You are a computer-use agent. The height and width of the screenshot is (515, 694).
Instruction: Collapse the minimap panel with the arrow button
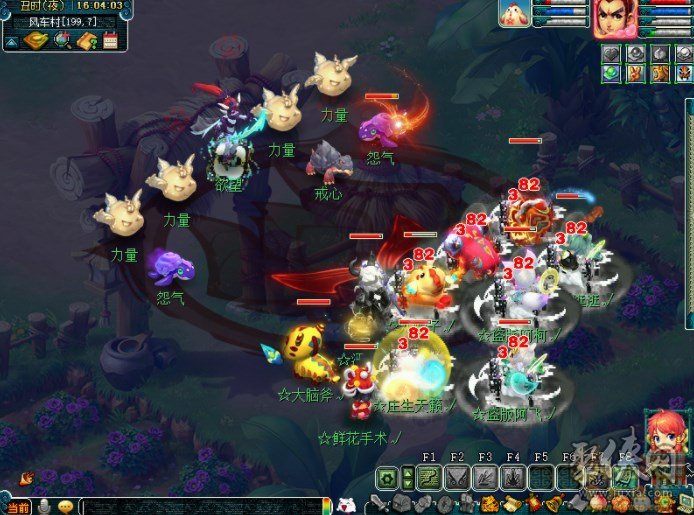pos(10,41)
